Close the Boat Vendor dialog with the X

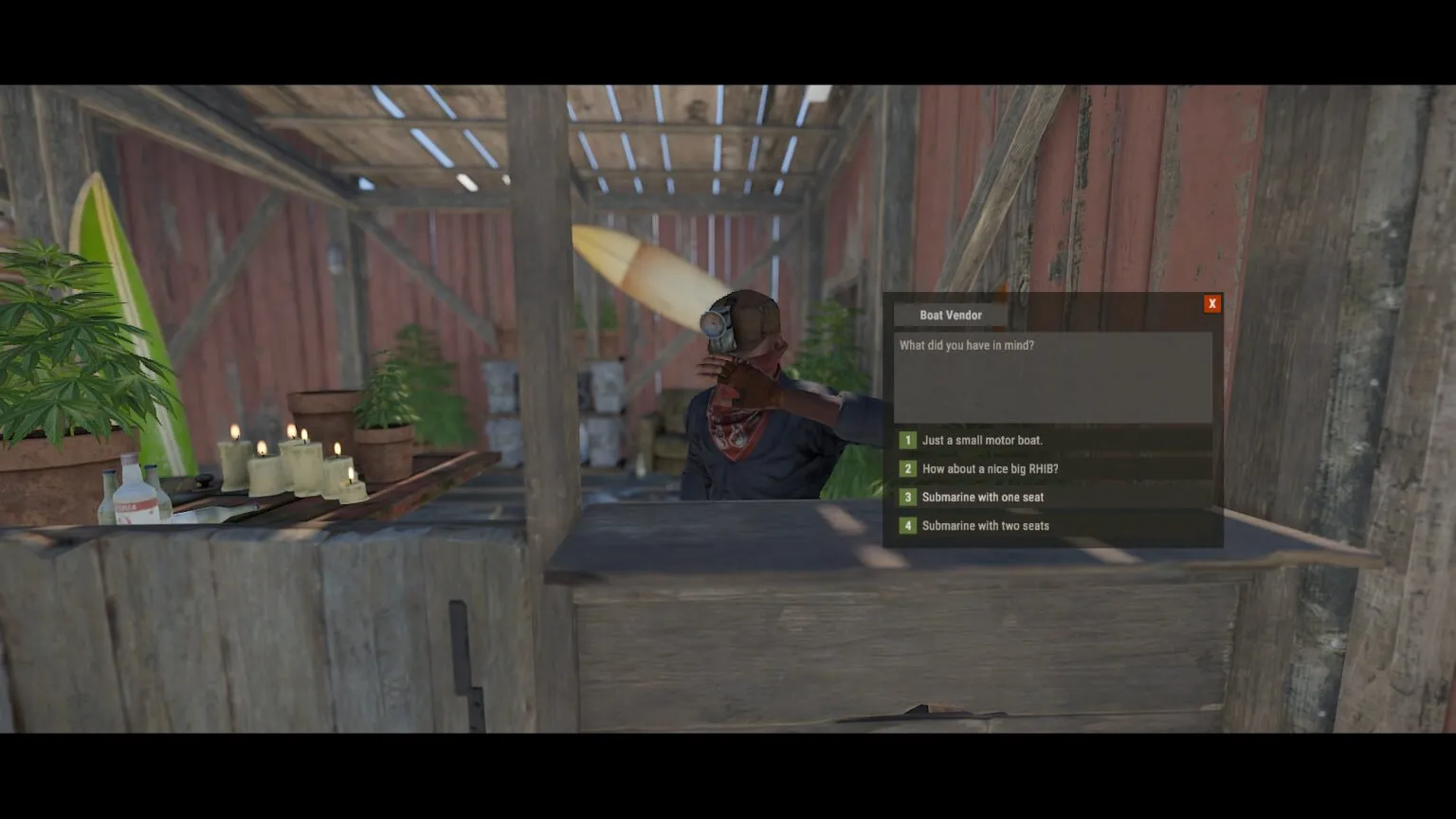[1212, 302]
